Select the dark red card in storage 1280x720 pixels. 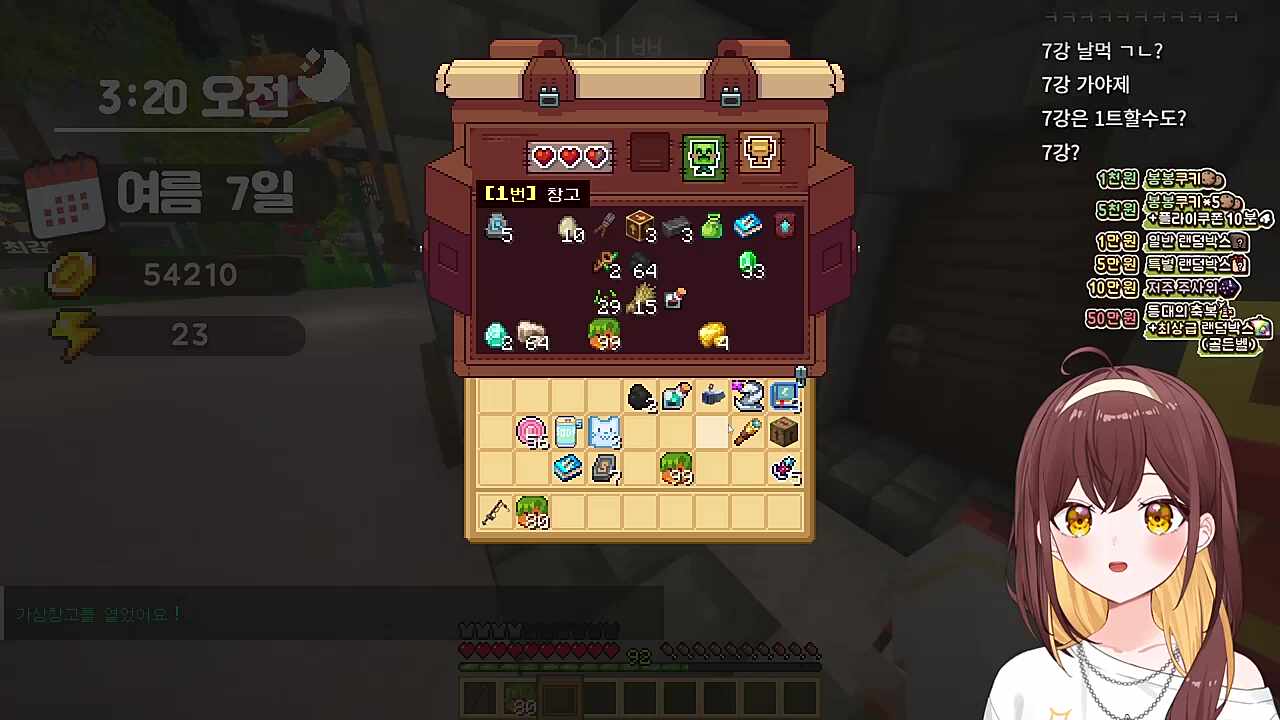(x=784, y=227)
